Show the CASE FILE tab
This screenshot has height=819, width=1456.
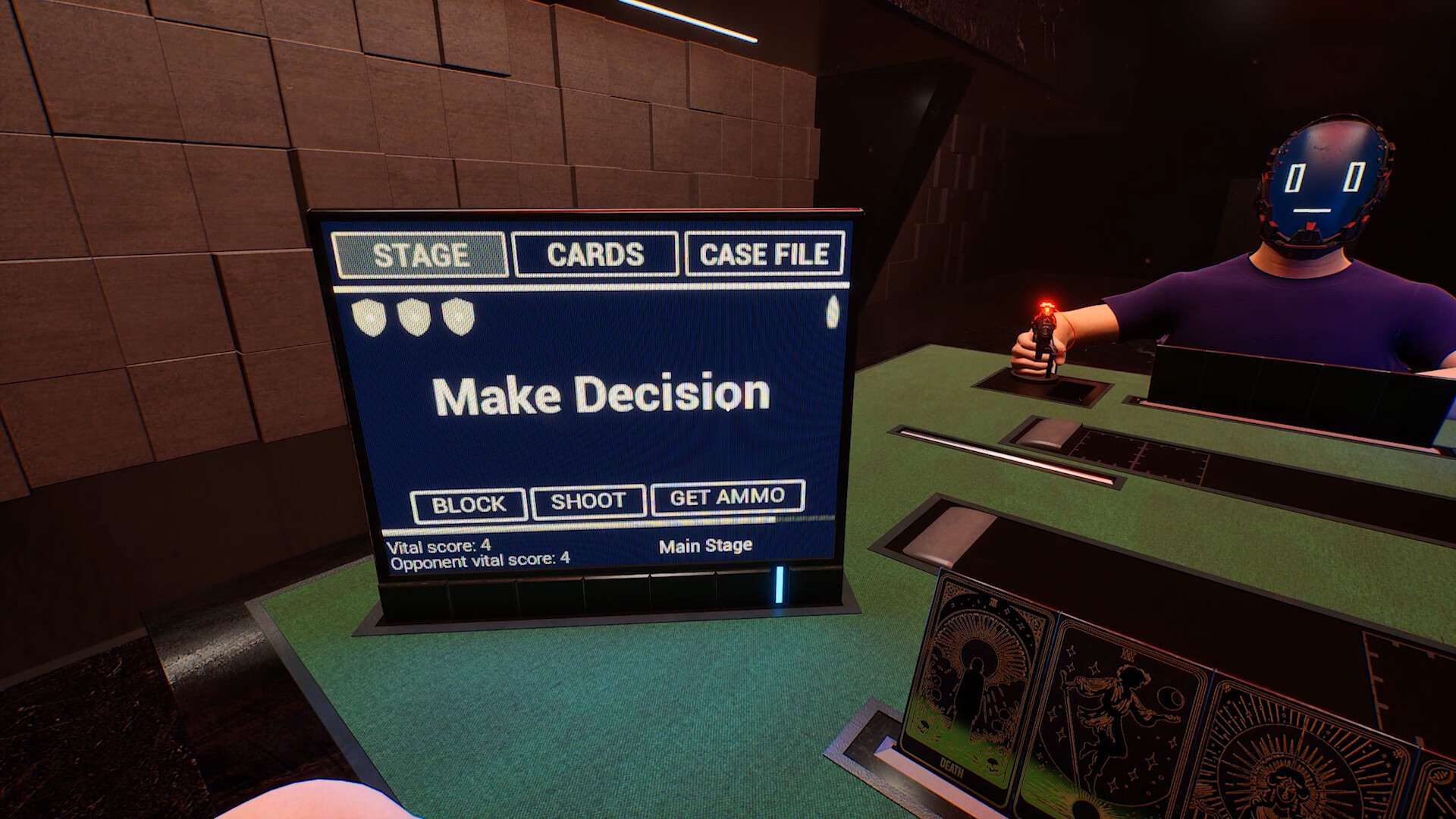764,253
